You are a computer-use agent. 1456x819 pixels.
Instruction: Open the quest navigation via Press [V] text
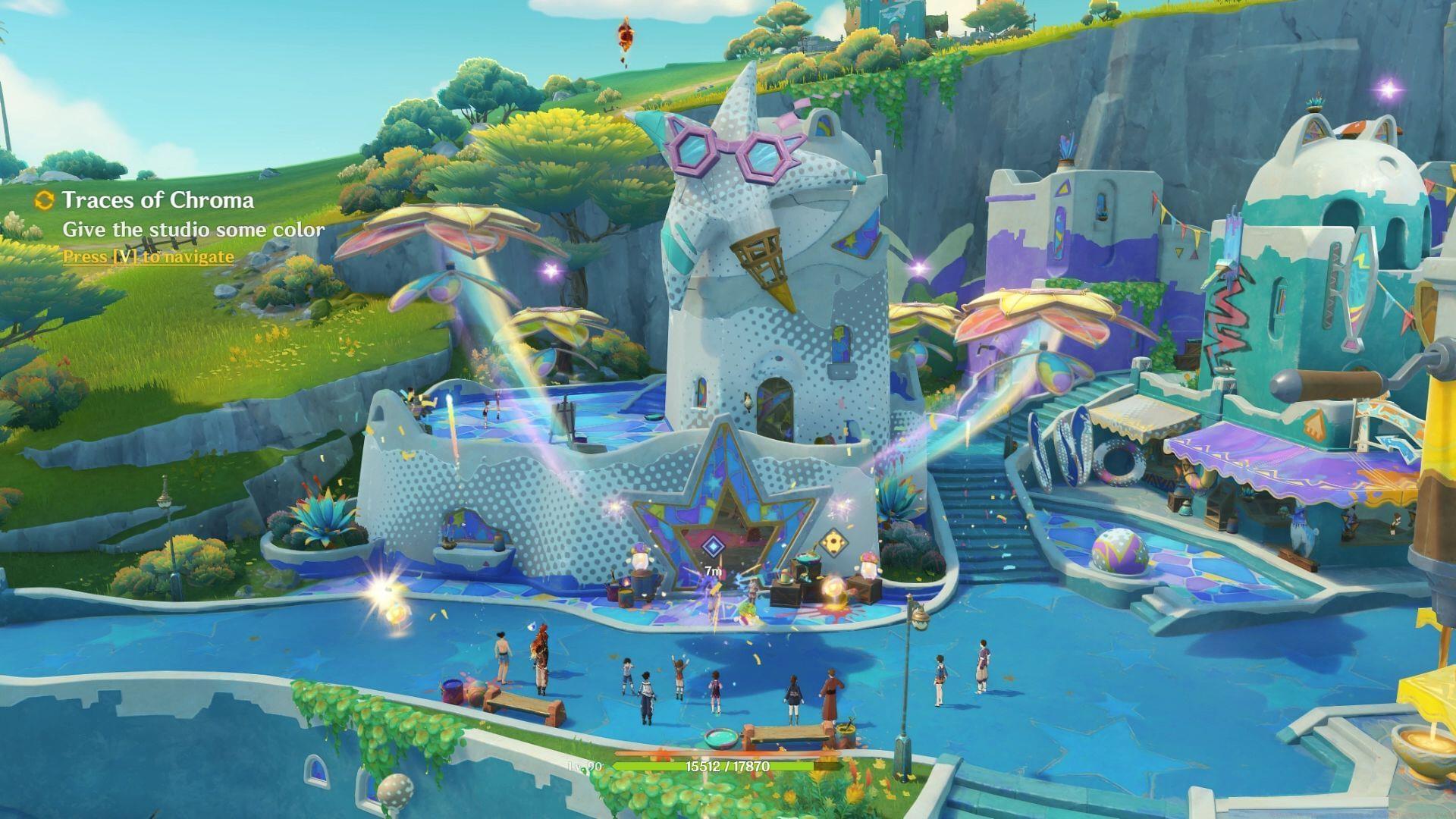click(x=148, y=257)
